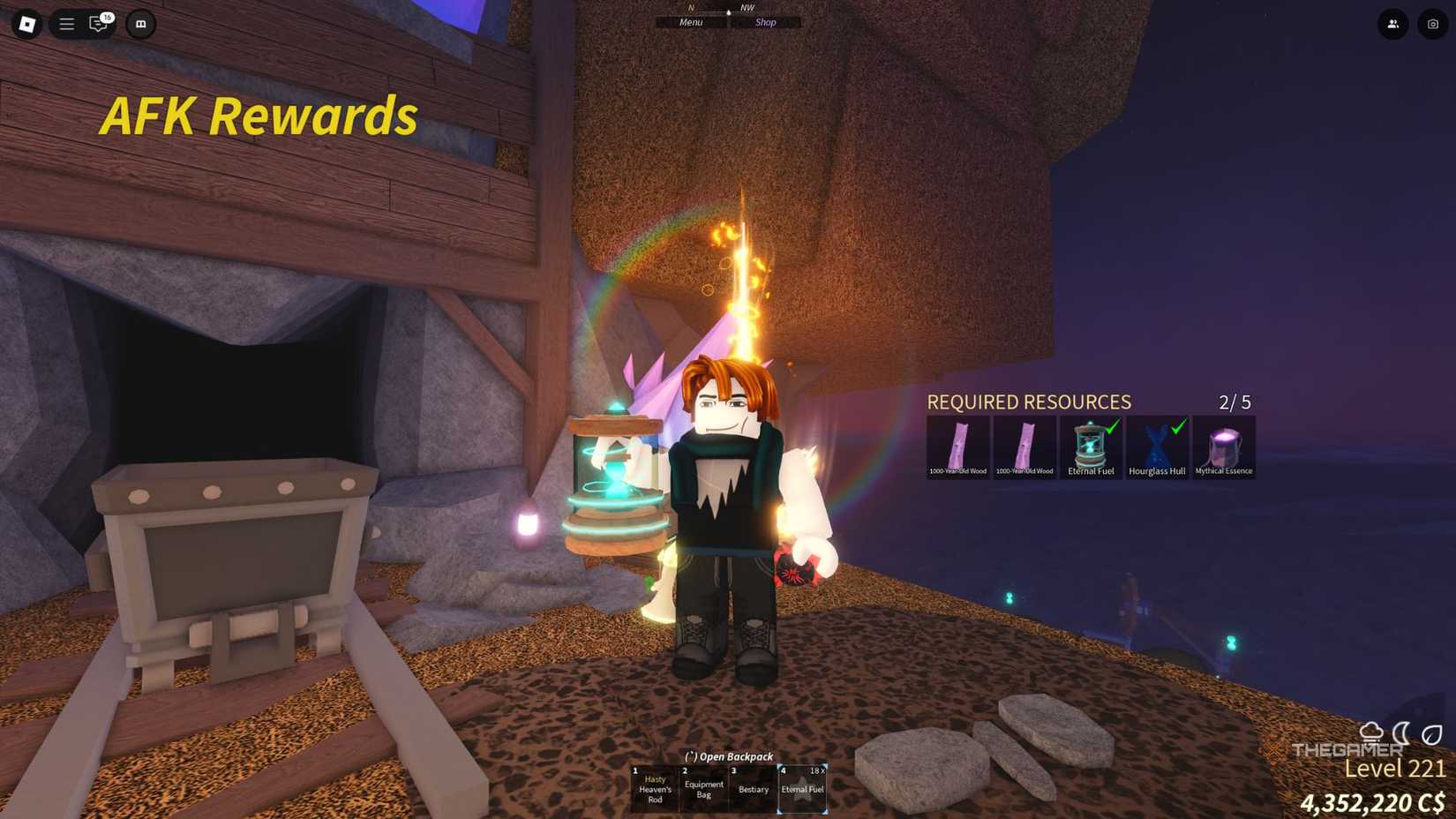Open the Roblox menu icon

pos(26,24)
